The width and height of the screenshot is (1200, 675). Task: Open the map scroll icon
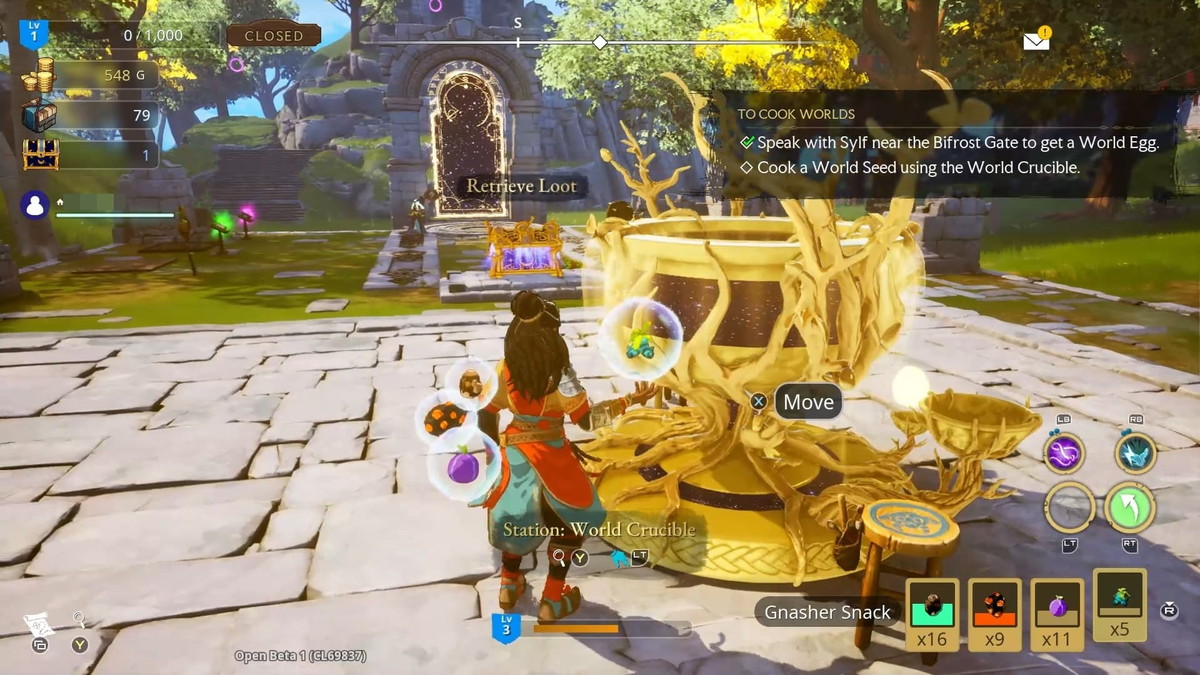point(36,624)
